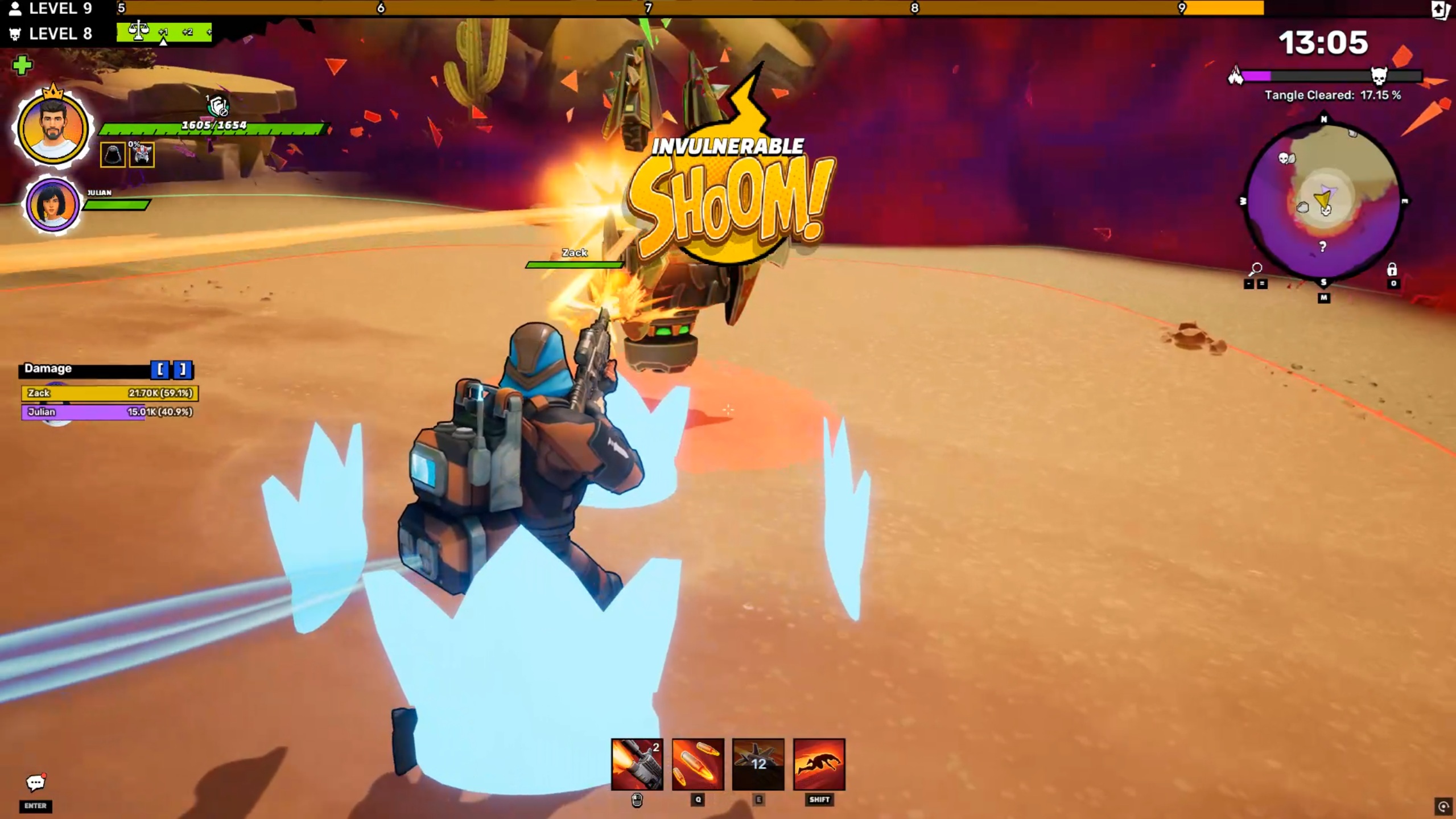The width and height of the screenshot is (1456, 819).
Task: Select Julian's row in the Damage meter
Action: pos(110,411)
